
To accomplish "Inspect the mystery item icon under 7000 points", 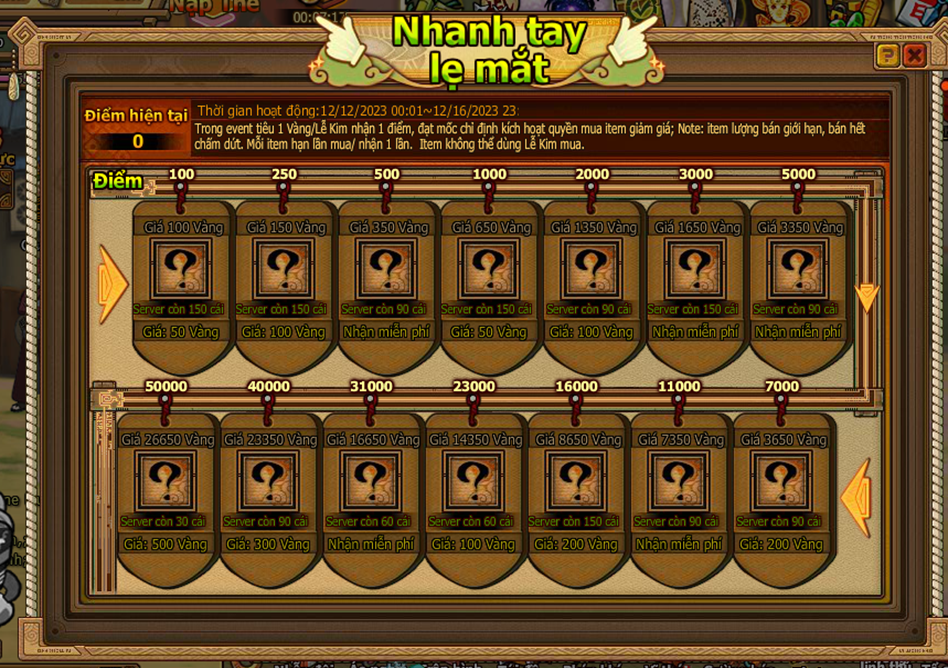I will 781,482.
